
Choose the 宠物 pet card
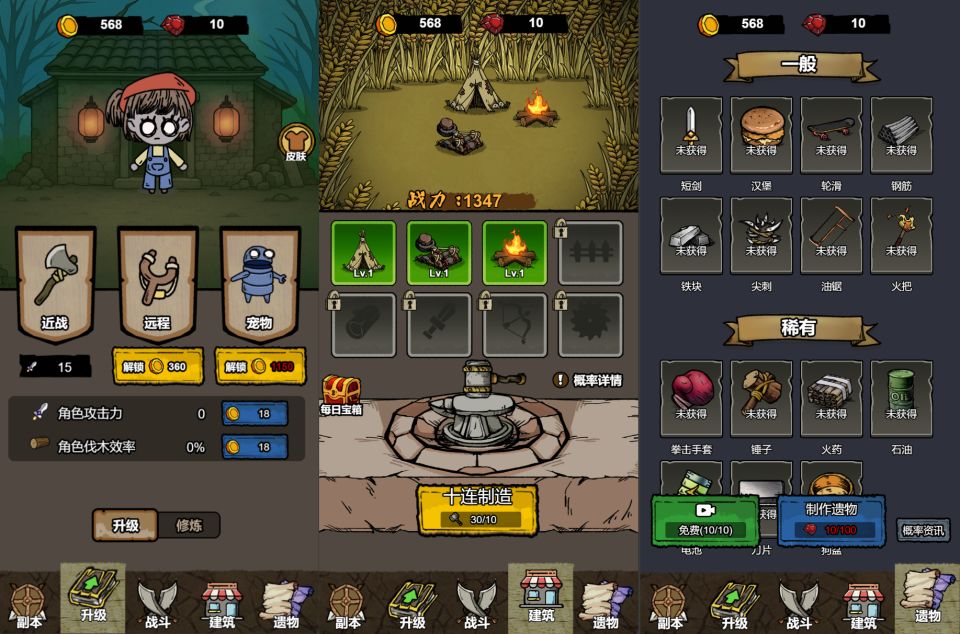[259, 282]
